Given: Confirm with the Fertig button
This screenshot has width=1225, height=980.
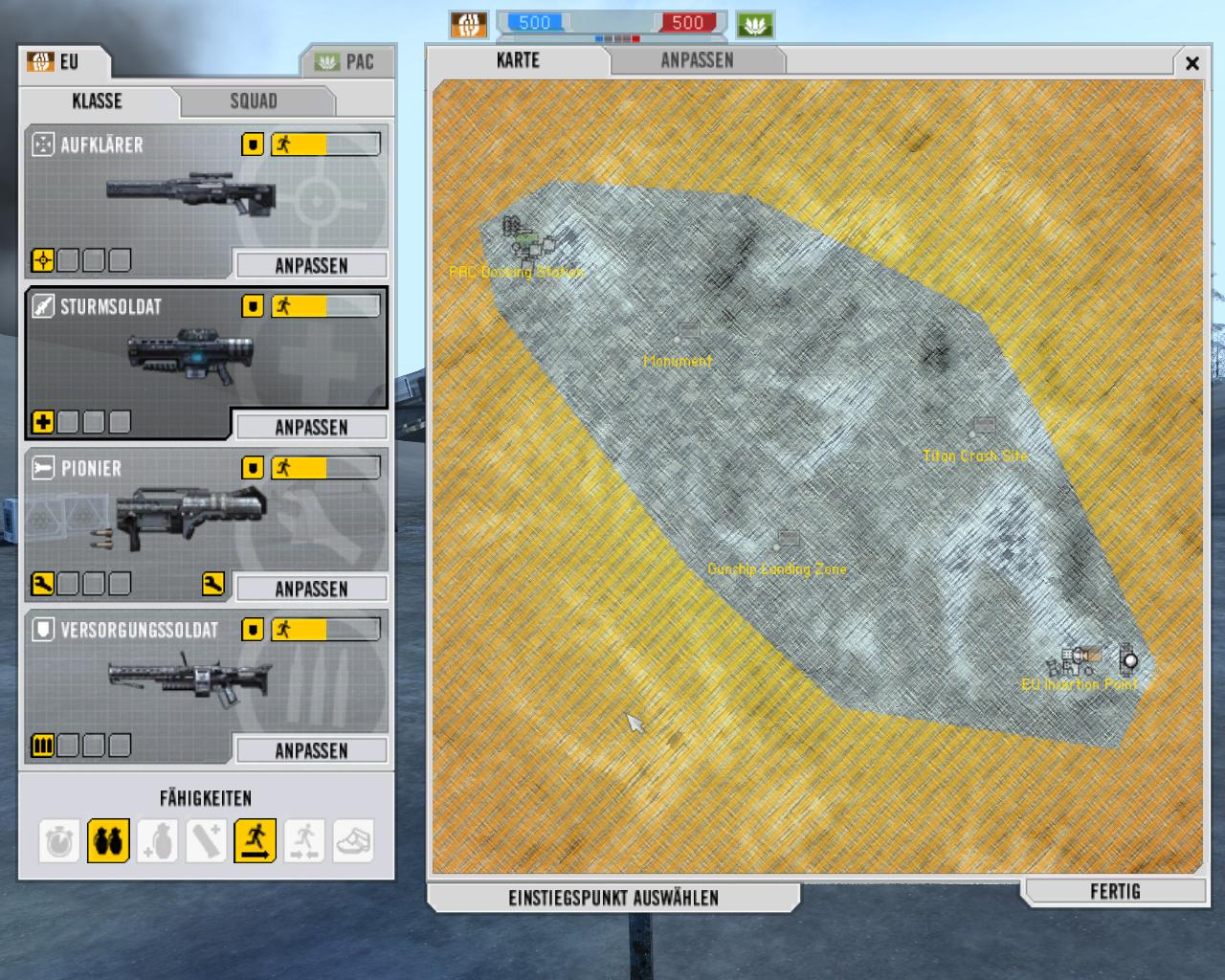Looking at the screenshot, I should 1115,892.
